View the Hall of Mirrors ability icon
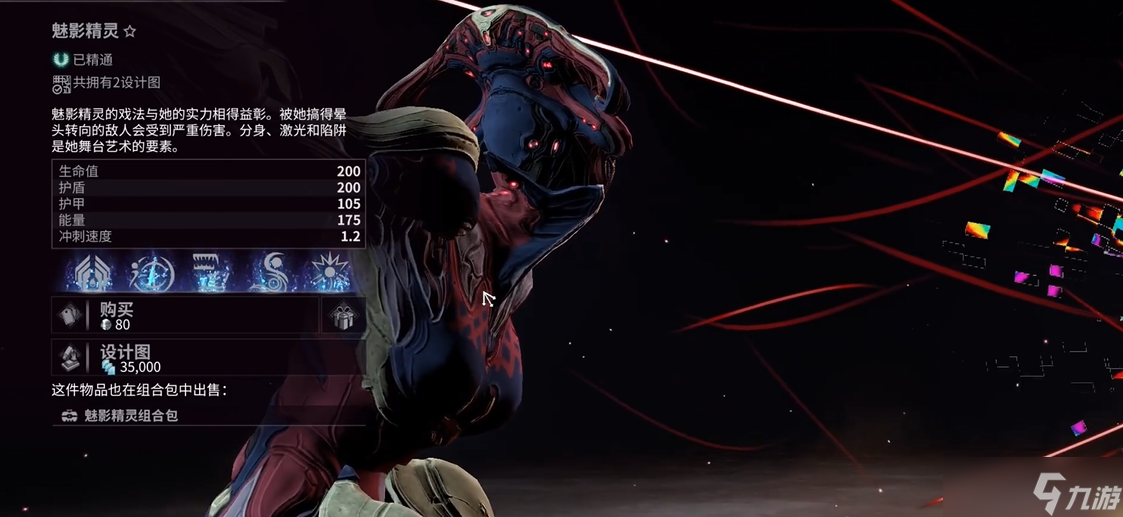This screenshot has width=1123, height=517. tap(149, 272)
